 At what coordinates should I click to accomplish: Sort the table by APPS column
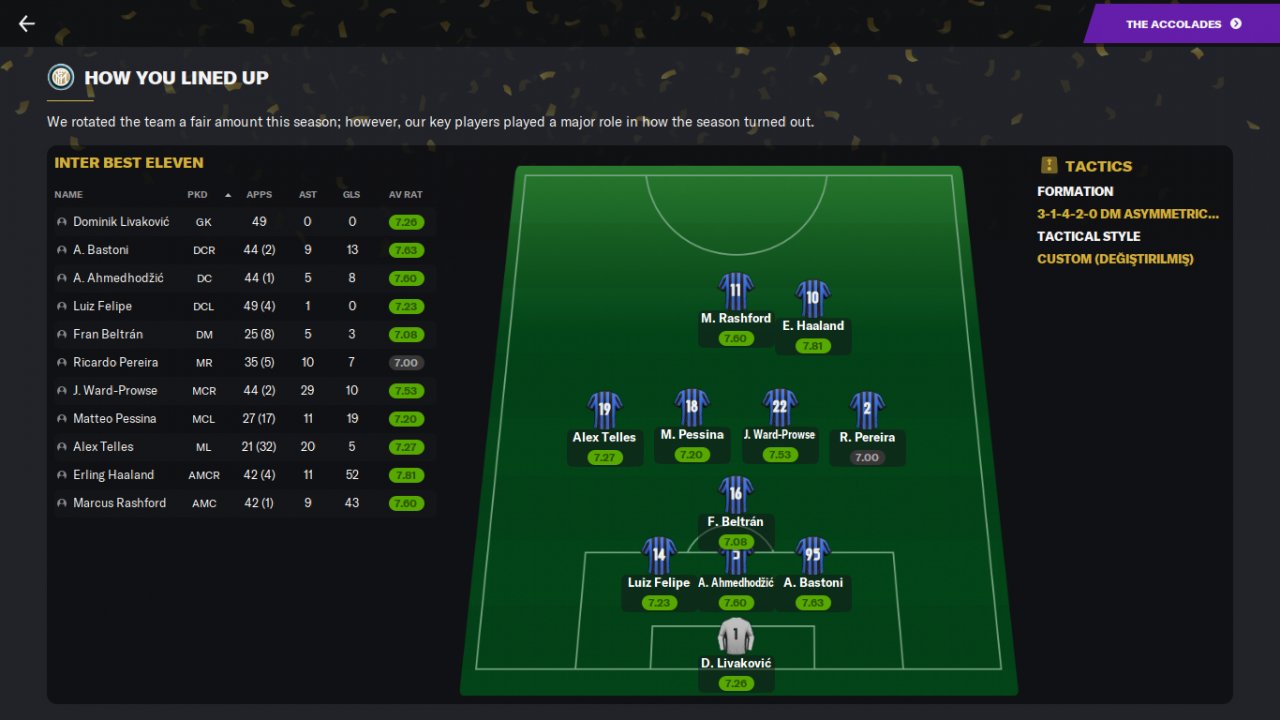(x=259, y=195)
